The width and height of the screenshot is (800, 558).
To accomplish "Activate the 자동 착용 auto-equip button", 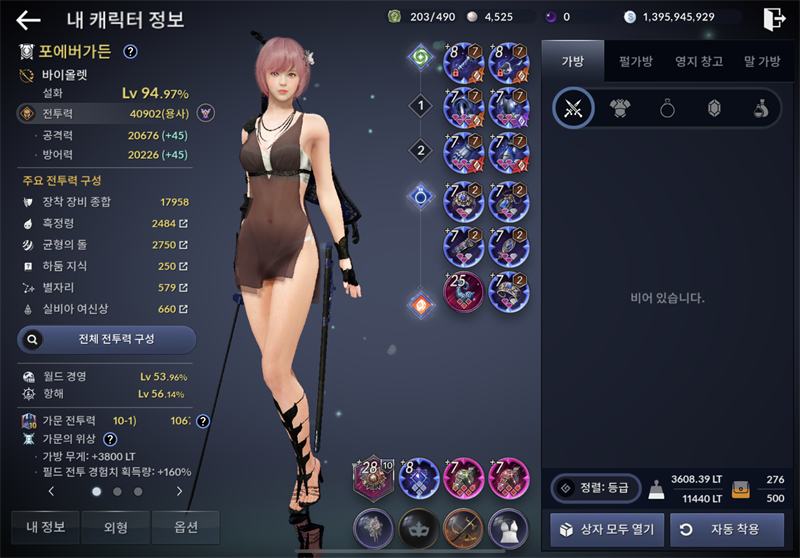I will pos(726,529).
